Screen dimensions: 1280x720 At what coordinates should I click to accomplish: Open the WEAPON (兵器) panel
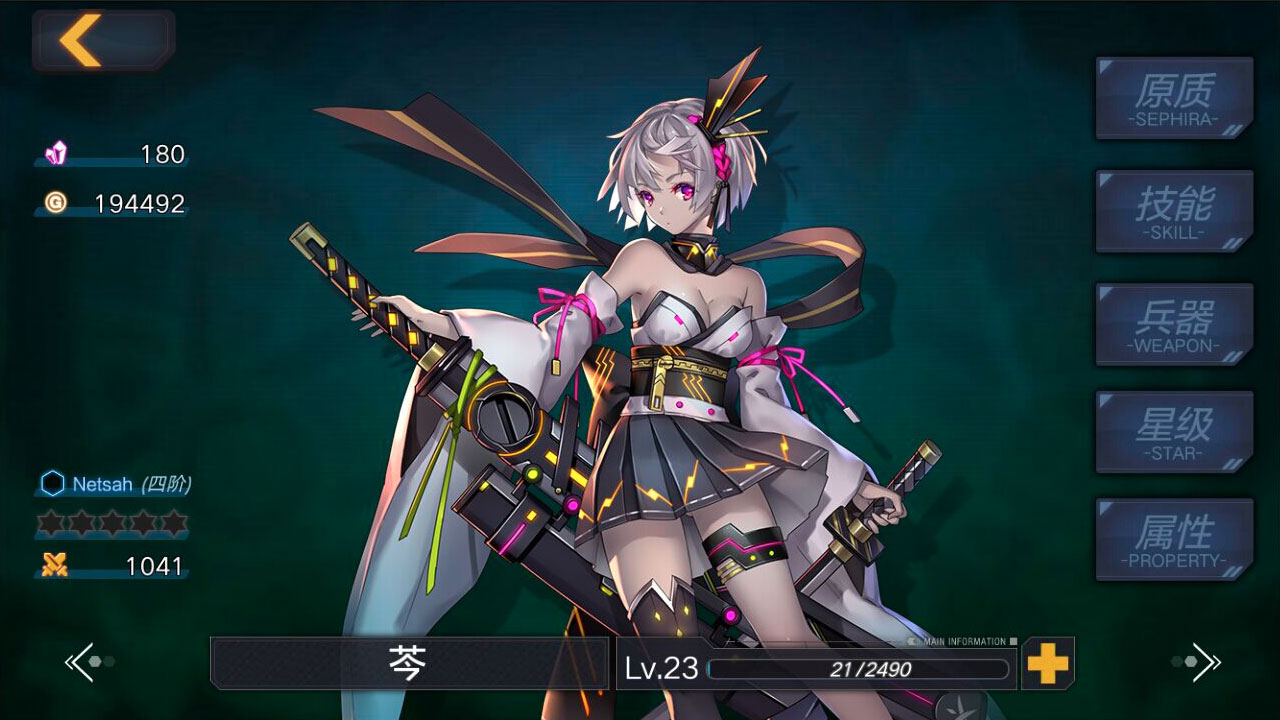click(x=1173, y=323)
